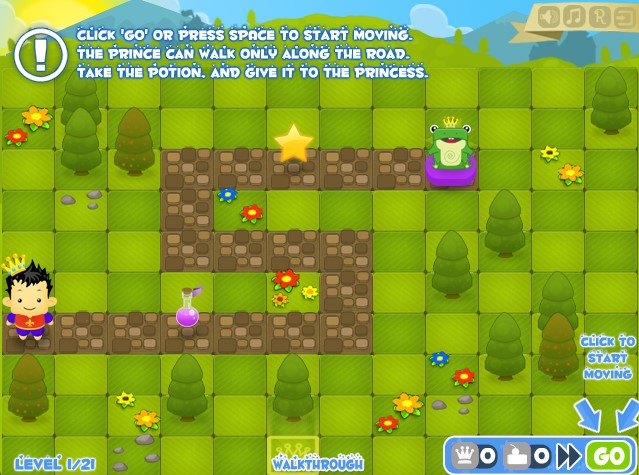The image size is (639, 475).
Task: Toggle sound effects with the speaker icon
Action: point(550,16)
